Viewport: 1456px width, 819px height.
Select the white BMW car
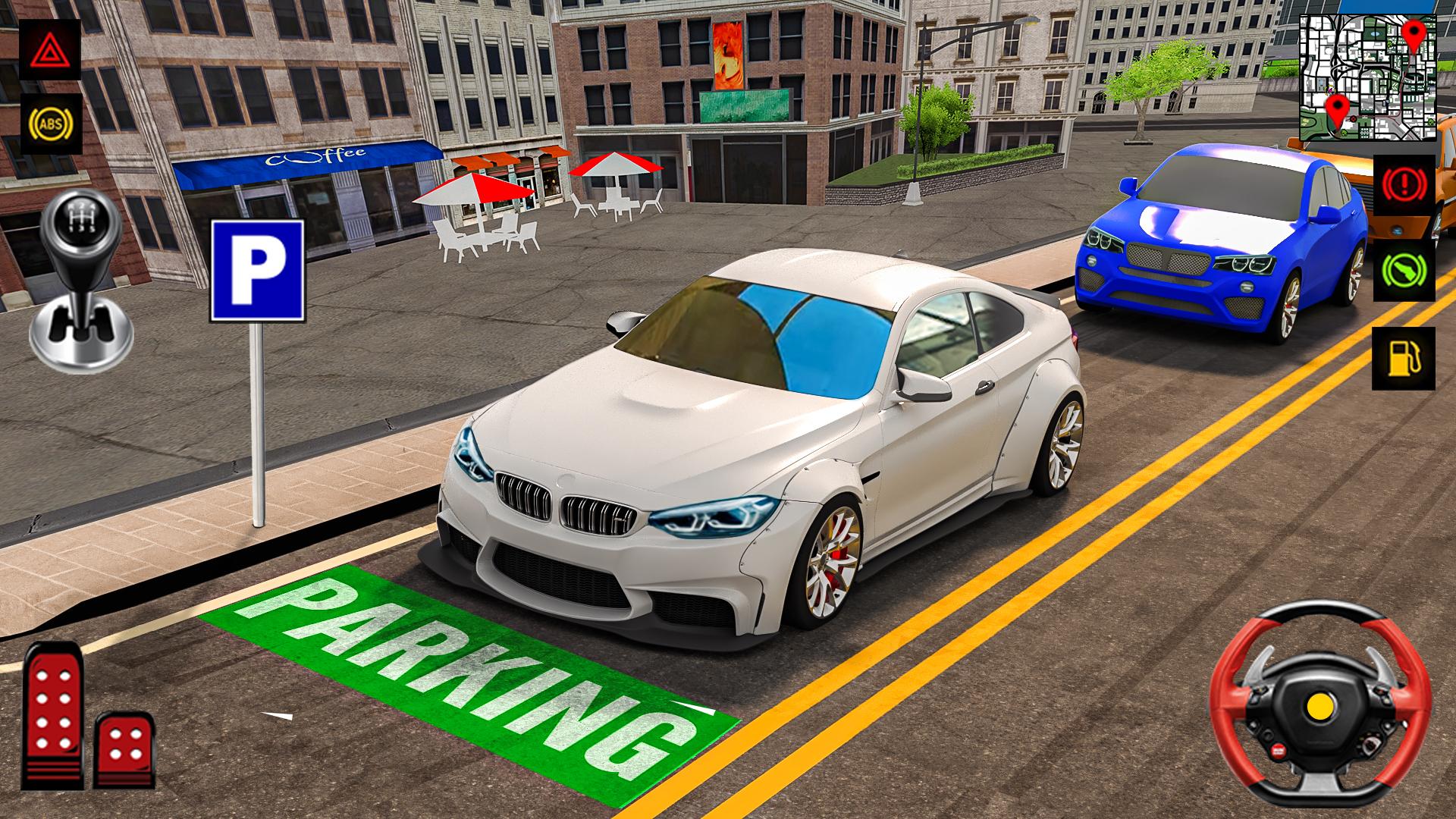click(758, 440)
